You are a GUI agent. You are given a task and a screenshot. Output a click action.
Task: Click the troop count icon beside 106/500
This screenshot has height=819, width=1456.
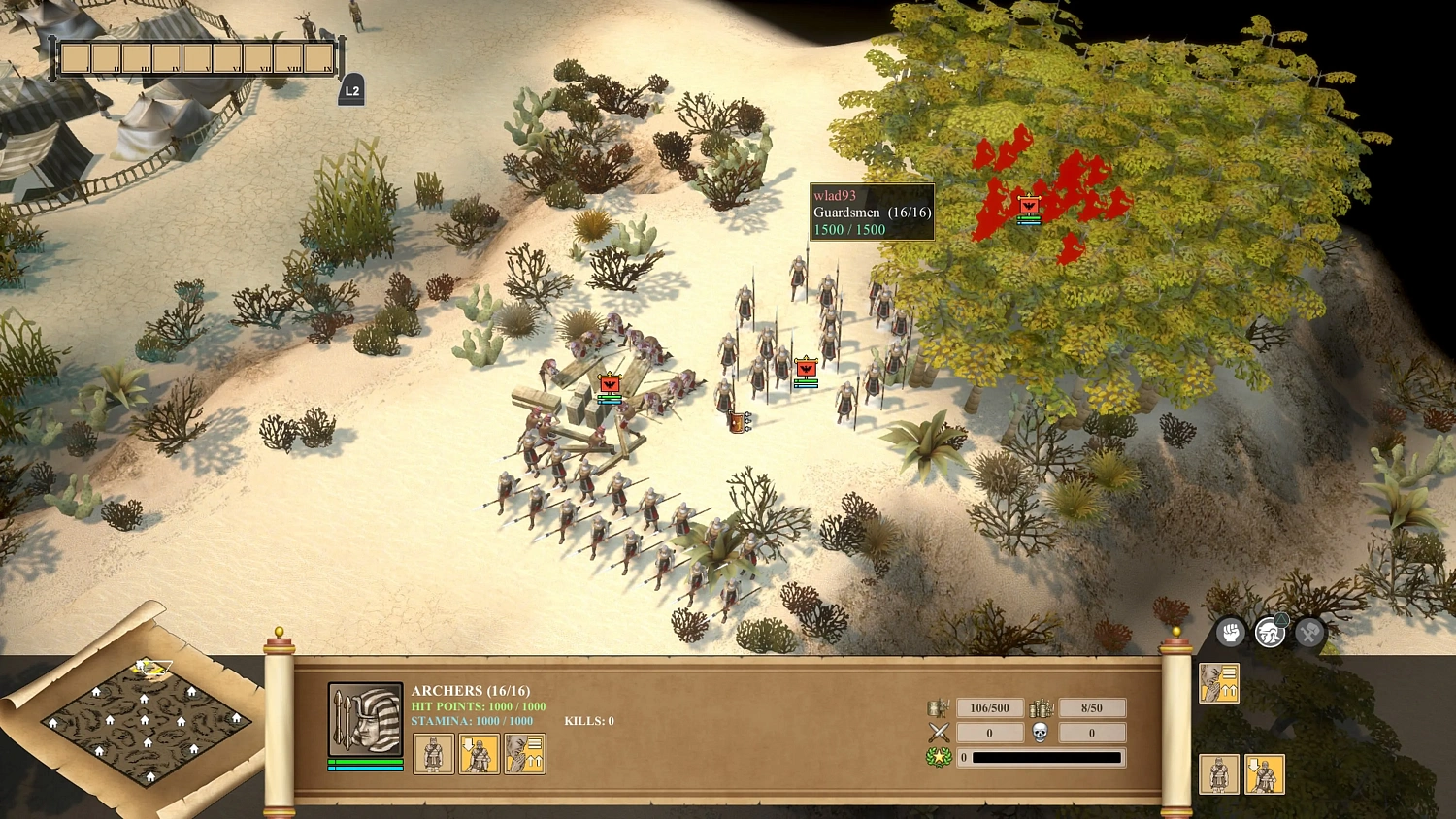(x=938, y=708)
